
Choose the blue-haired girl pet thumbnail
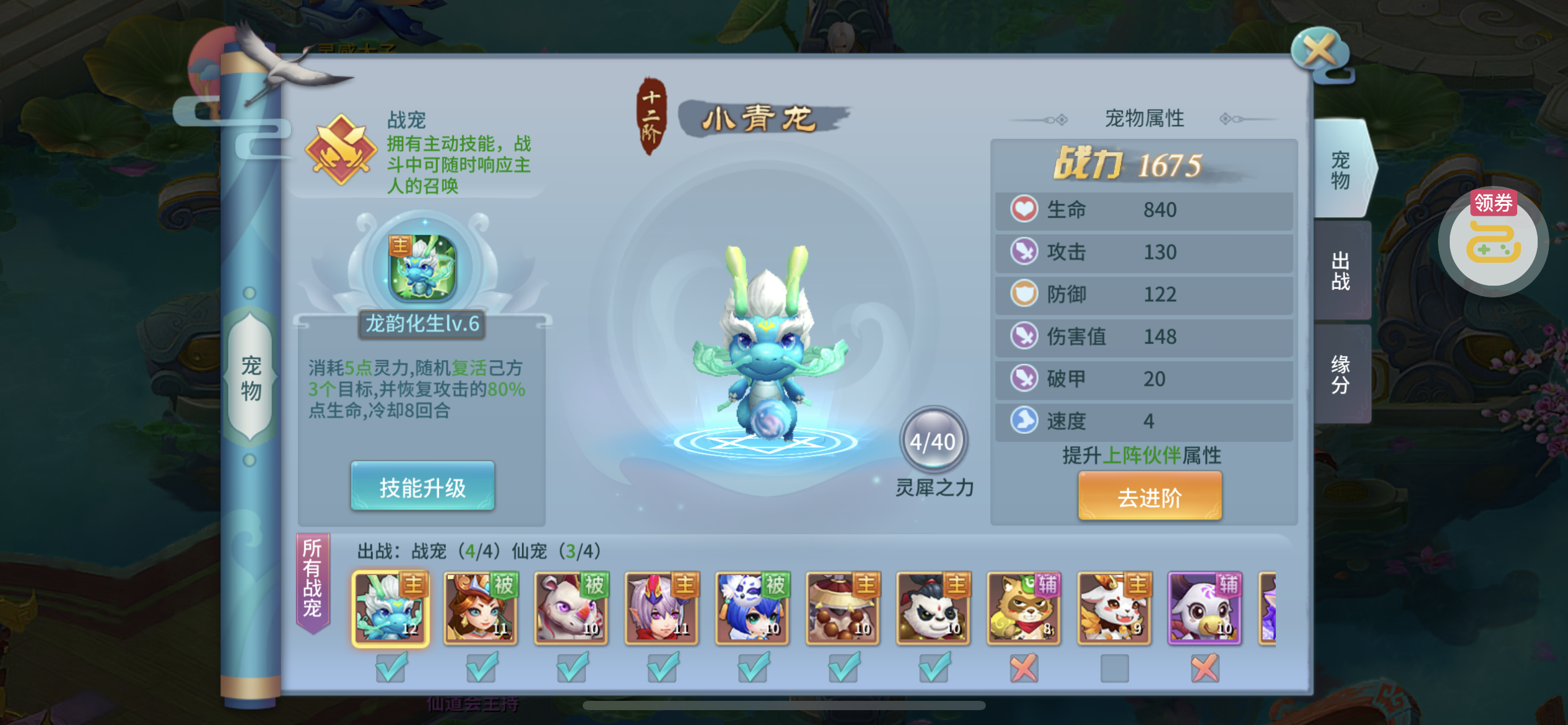(x=752, y=608)
